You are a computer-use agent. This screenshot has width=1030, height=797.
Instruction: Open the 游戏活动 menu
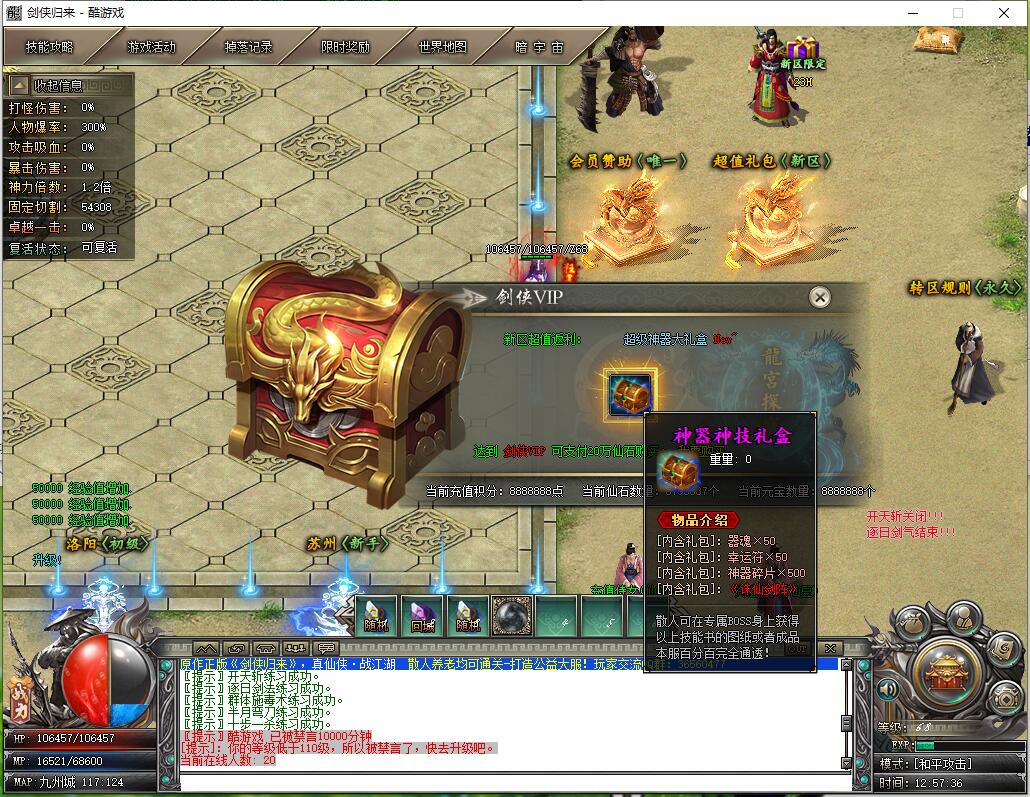pos(151,47)
